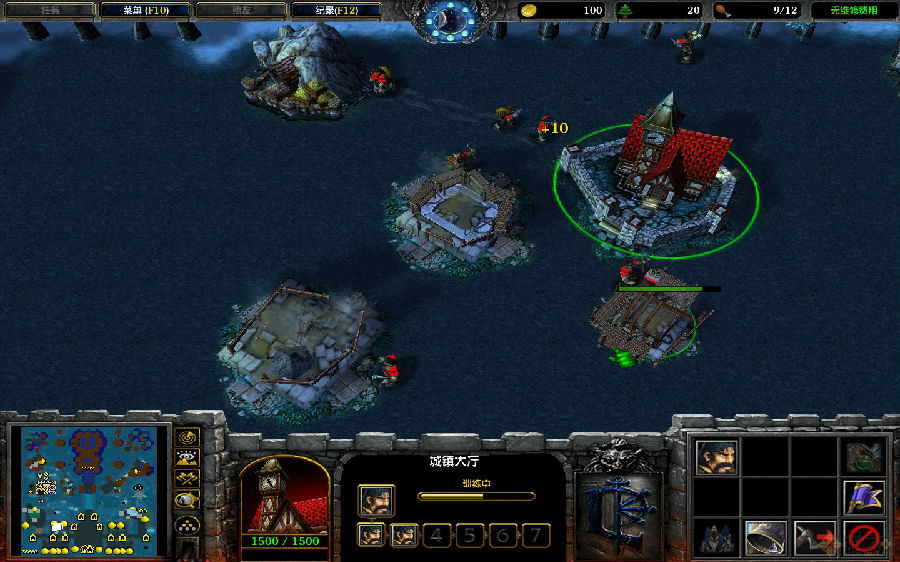This screenshot has width=900, height=562.
Task: Open the 任务 quests button
Action: coord(47,10)
